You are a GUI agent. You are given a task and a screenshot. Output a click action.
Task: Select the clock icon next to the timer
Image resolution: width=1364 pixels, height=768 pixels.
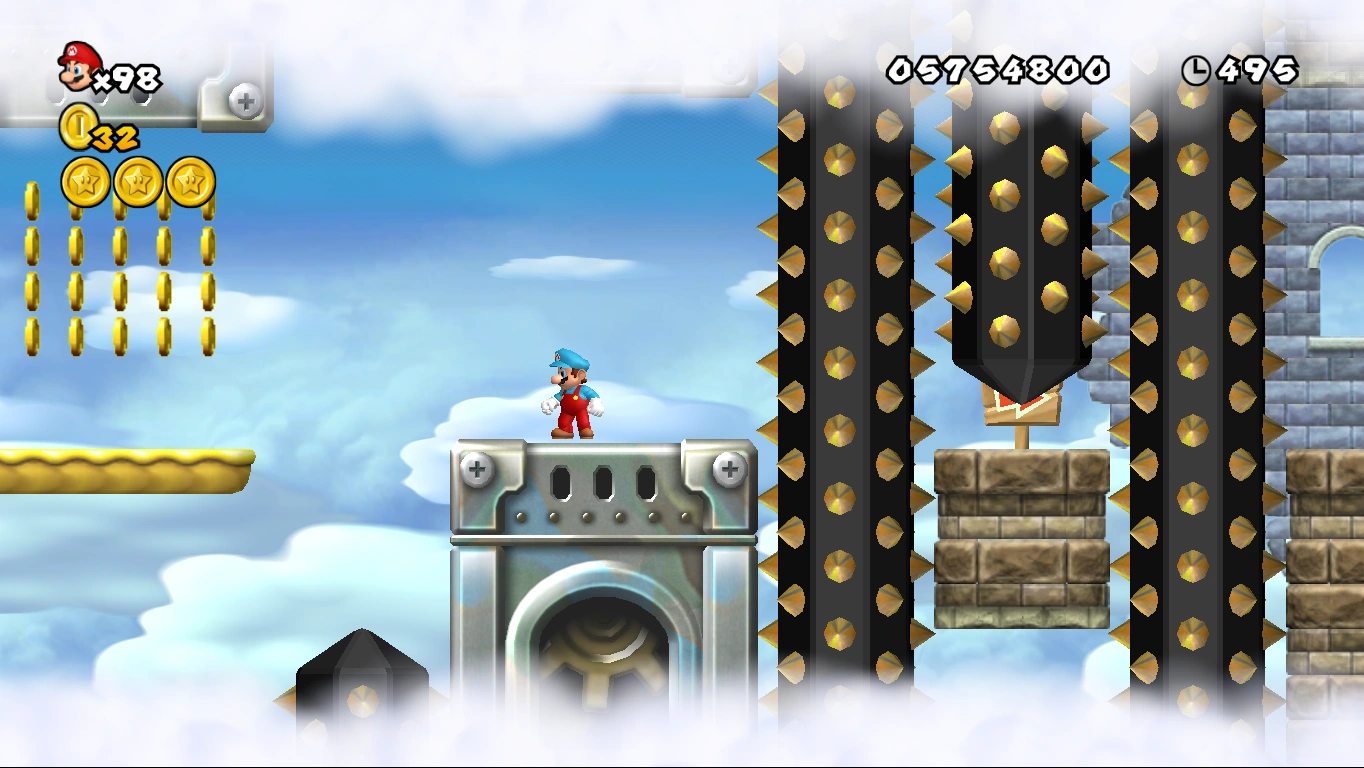[1196, 71]
